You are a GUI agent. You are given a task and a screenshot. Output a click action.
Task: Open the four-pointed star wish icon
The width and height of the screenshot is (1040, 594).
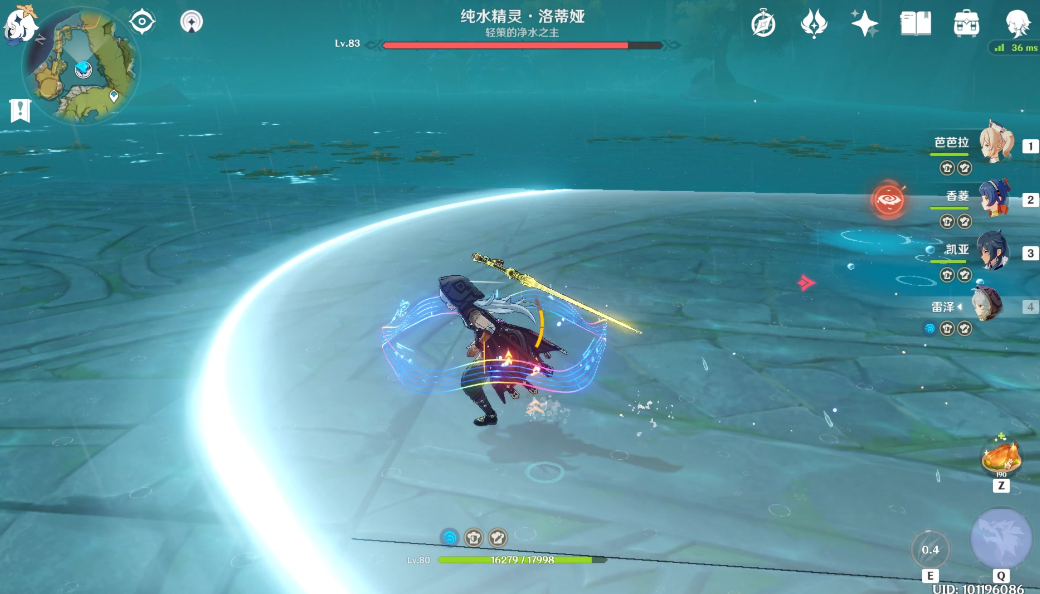click(x=864, y=23)
